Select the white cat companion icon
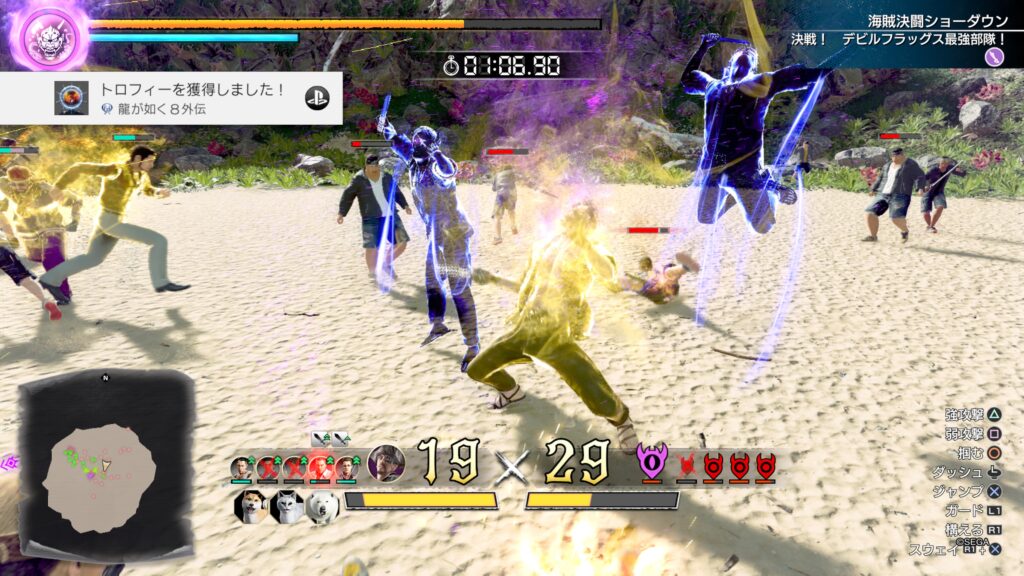Screen dimensions: 1024x576 tap(286, 506)
